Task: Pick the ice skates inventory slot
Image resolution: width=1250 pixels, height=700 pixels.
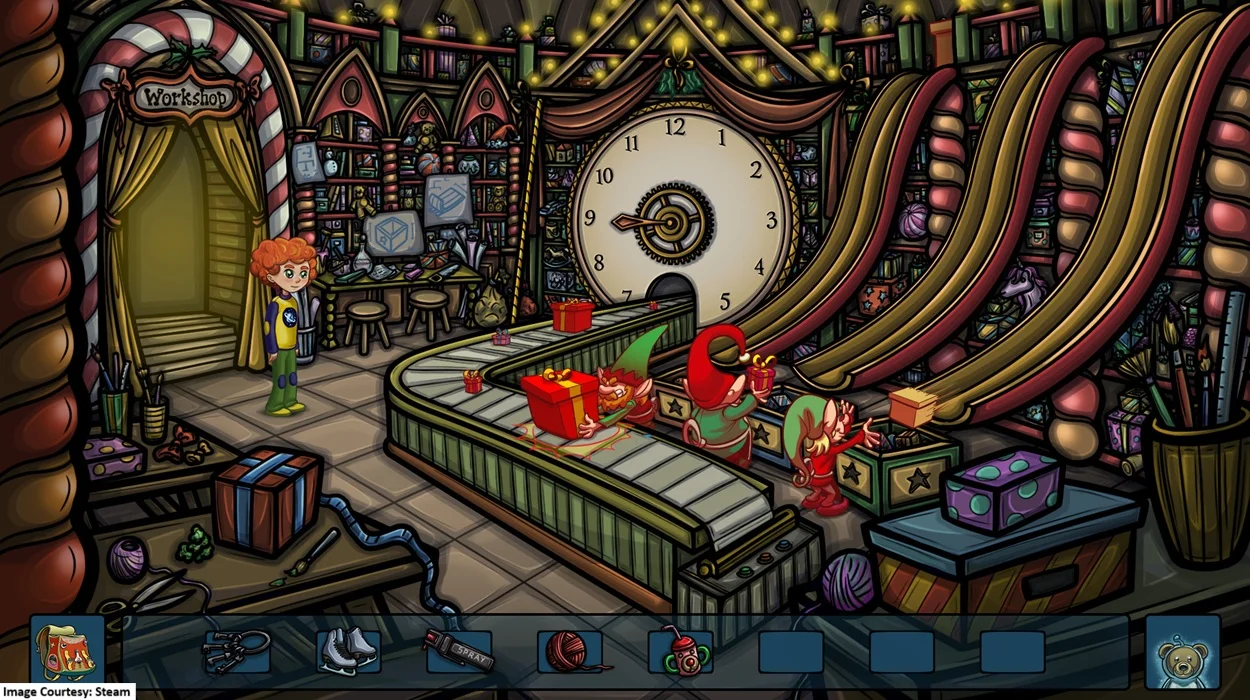Action: point(347,650)
